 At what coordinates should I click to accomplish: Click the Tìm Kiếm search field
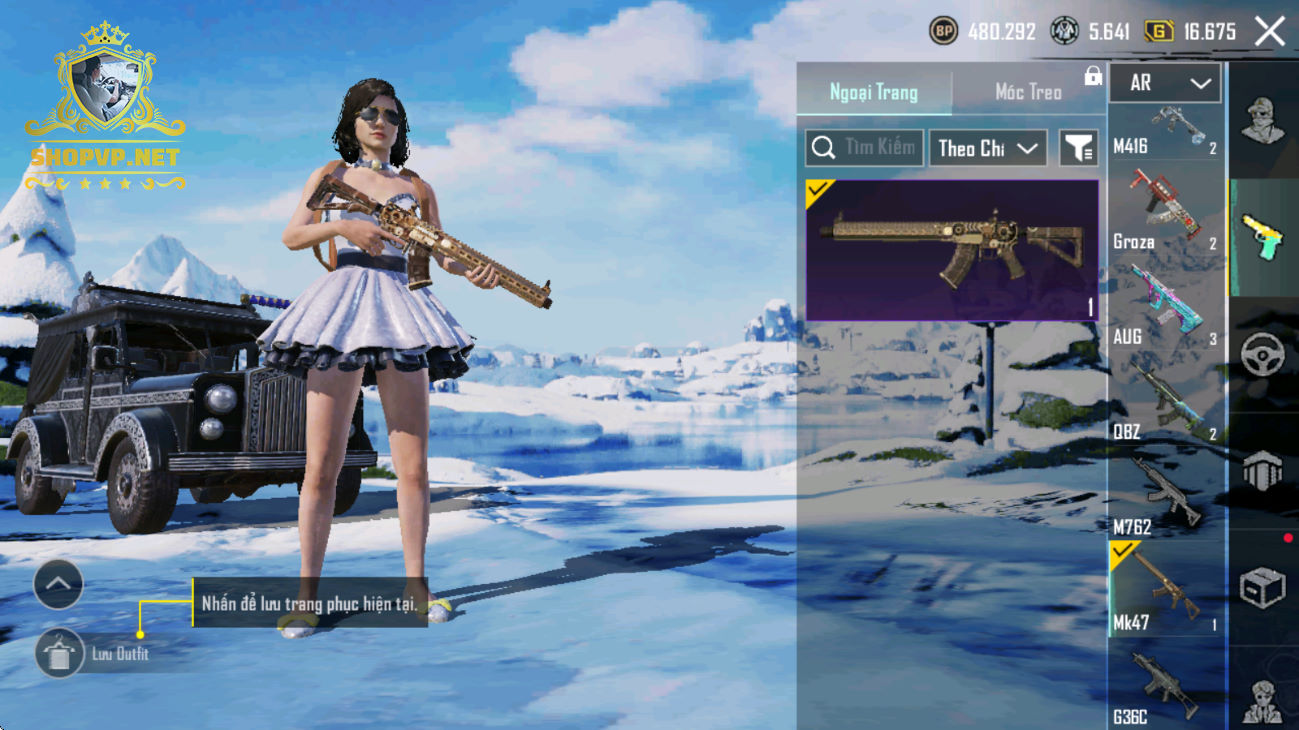(x=864, y=148)
